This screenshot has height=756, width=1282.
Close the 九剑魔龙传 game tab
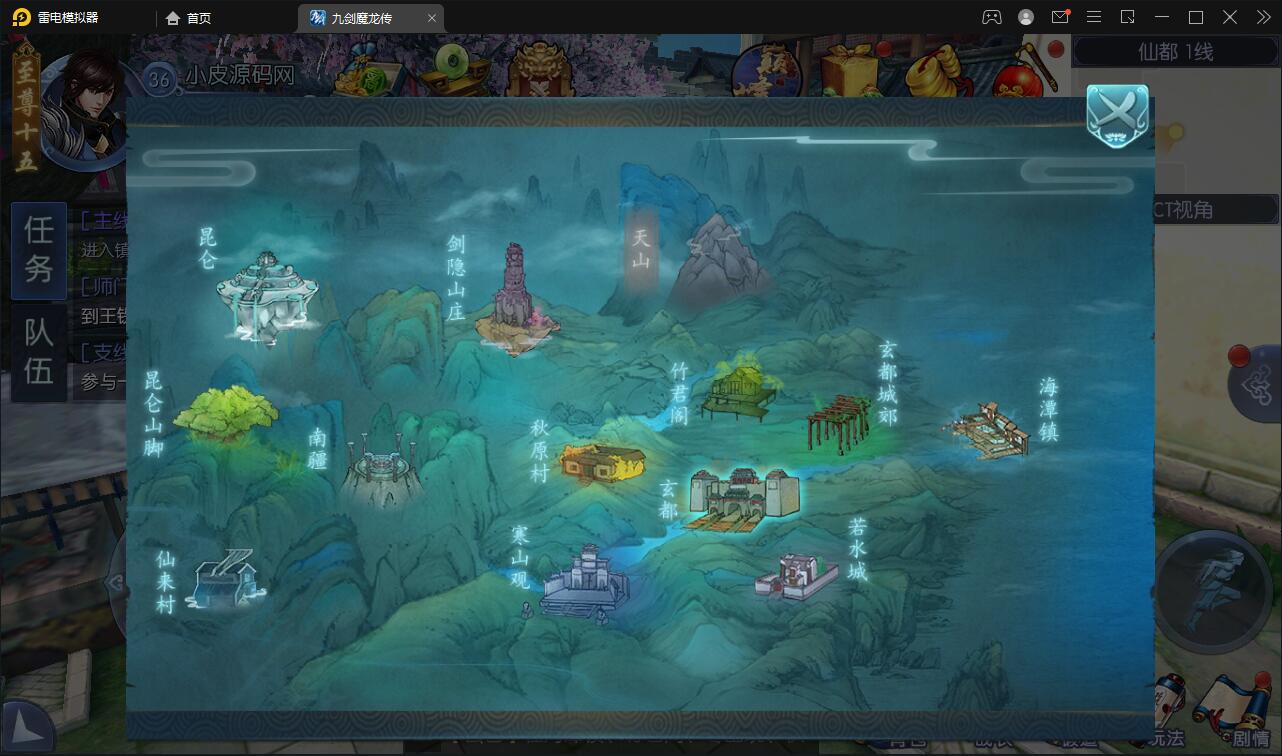coord(432,17)
